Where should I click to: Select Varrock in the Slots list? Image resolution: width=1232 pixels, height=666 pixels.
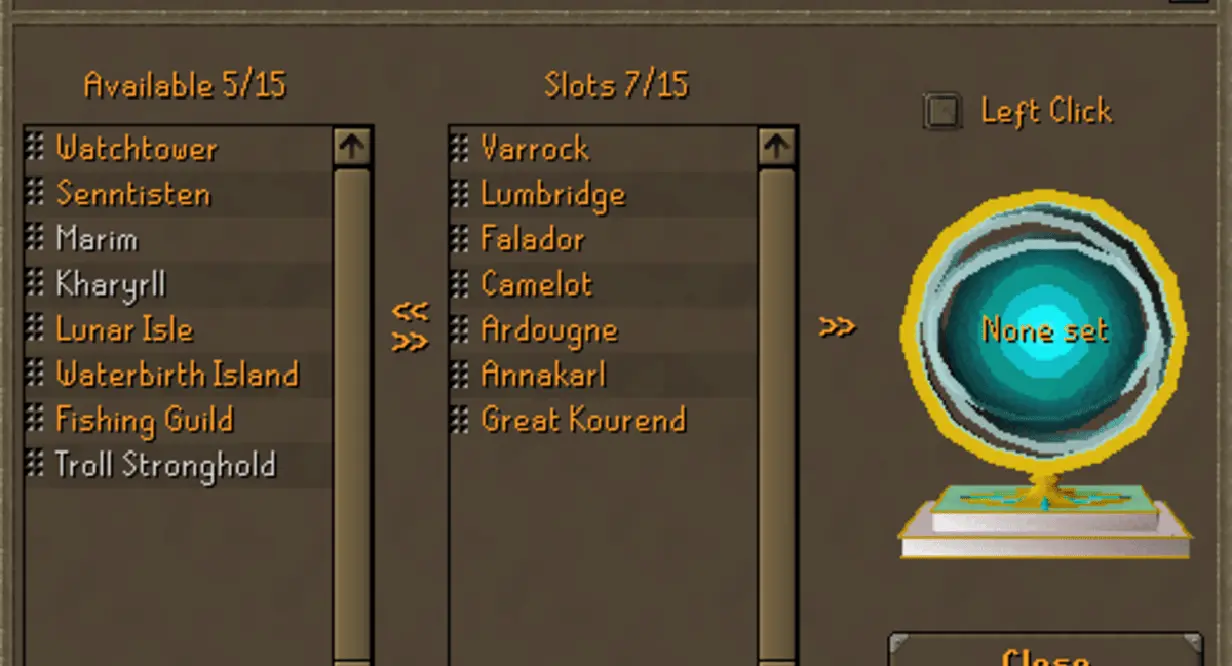pyautogui.click(x=535, y=149)
